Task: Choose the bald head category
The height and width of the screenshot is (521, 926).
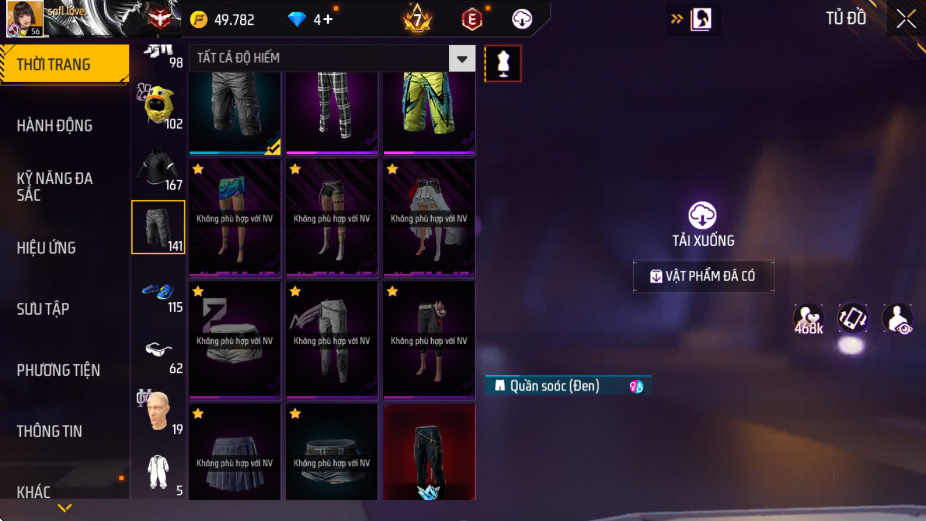Action: (158, 410)
